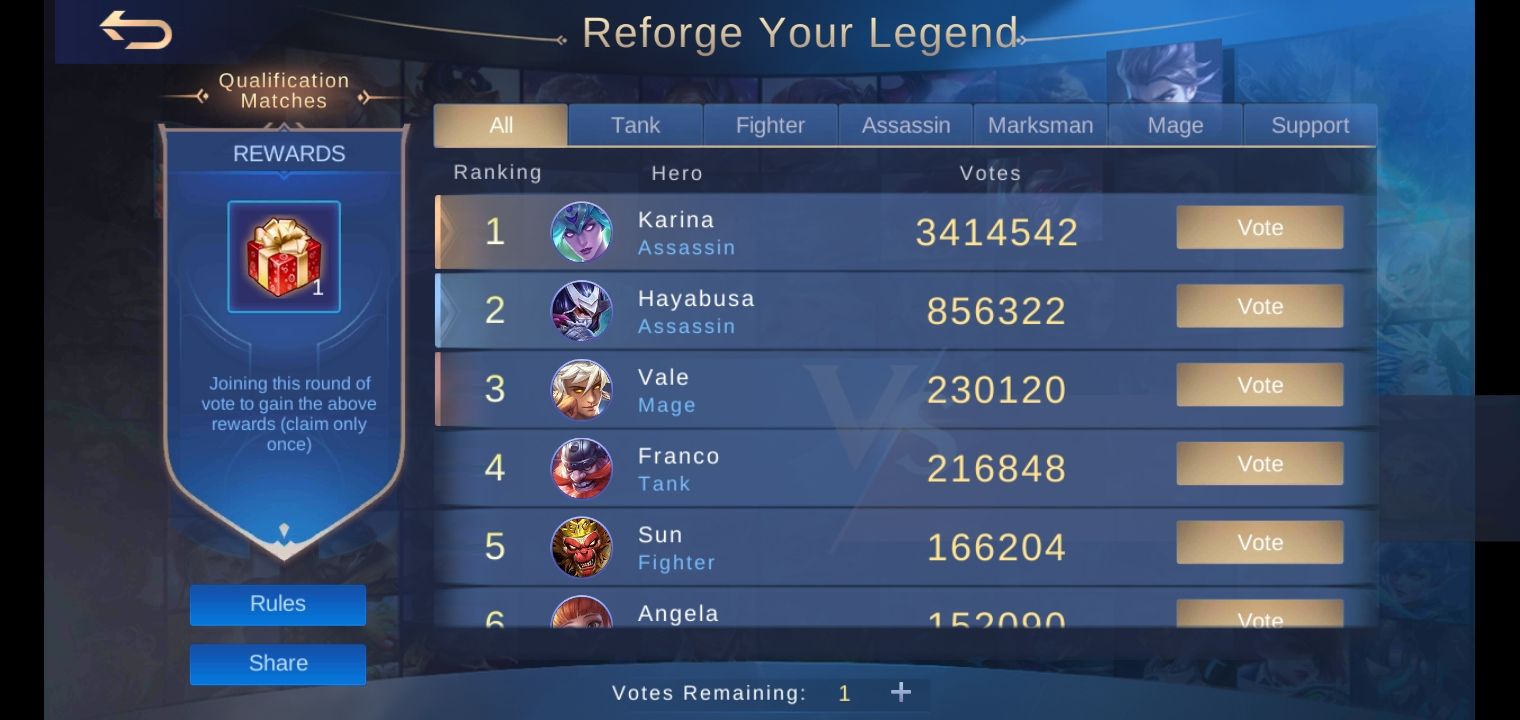Screen dimensions: 1520x720
Task: Share the voting event
Action: (x=277, y=663)
